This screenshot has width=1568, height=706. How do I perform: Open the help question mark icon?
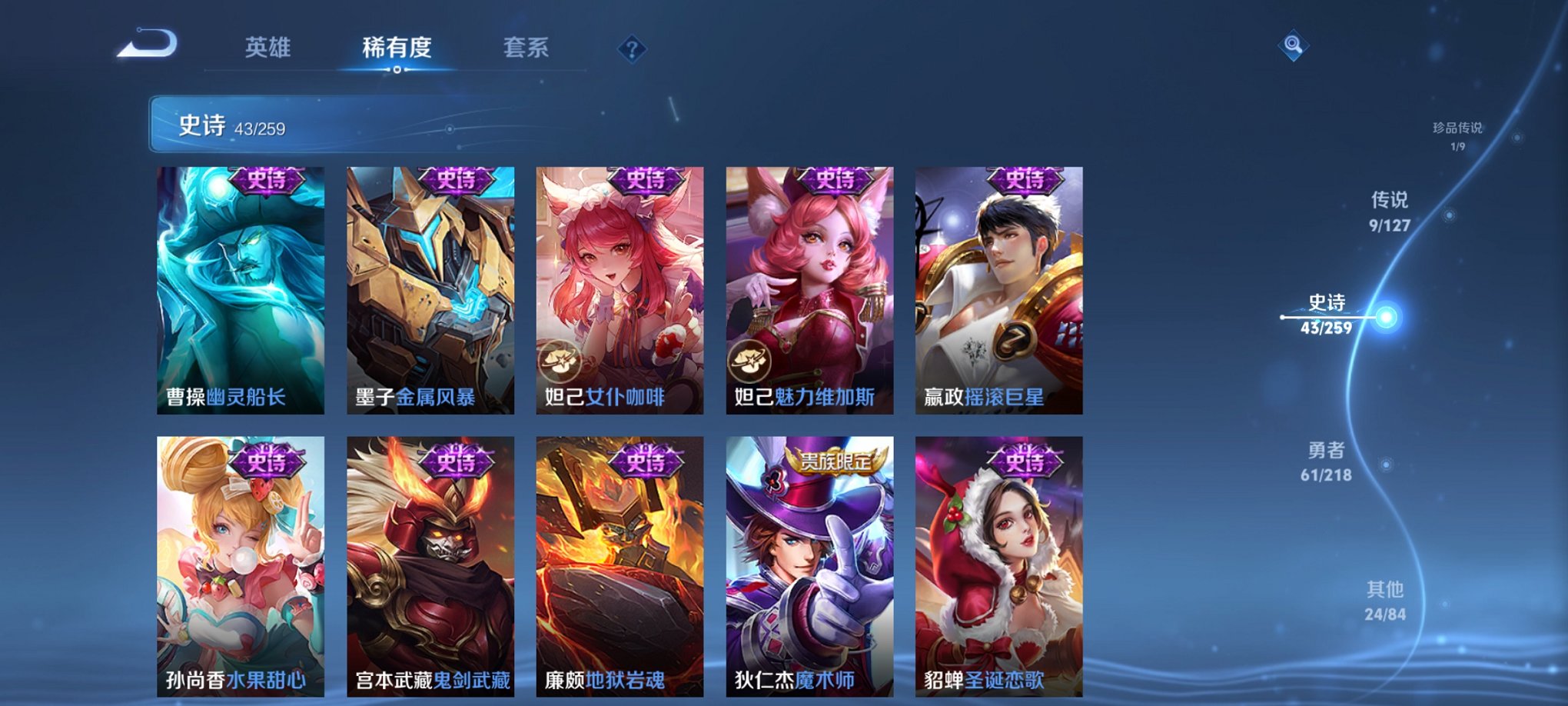[x=632, y=50]
